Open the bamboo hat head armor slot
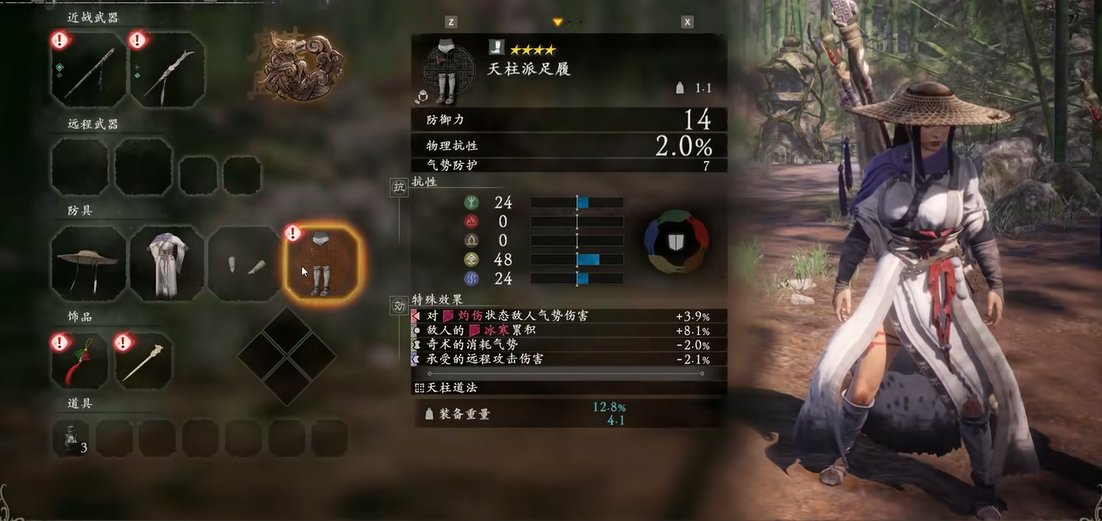Screen dimensions: 1102x521 tap(89, 263)
